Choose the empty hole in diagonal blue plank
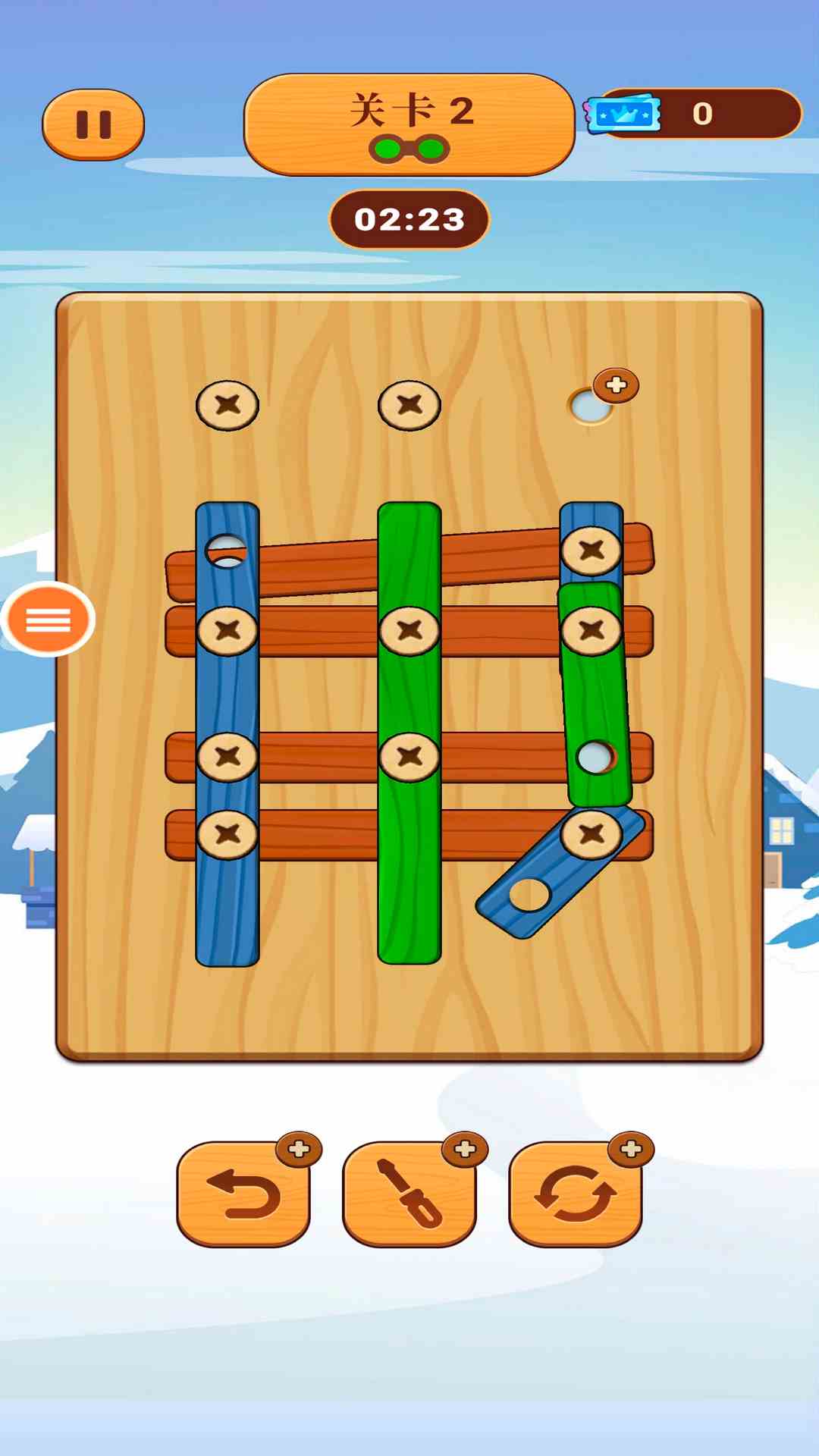Screen dimensions: 819x1456 pos(529,894)
